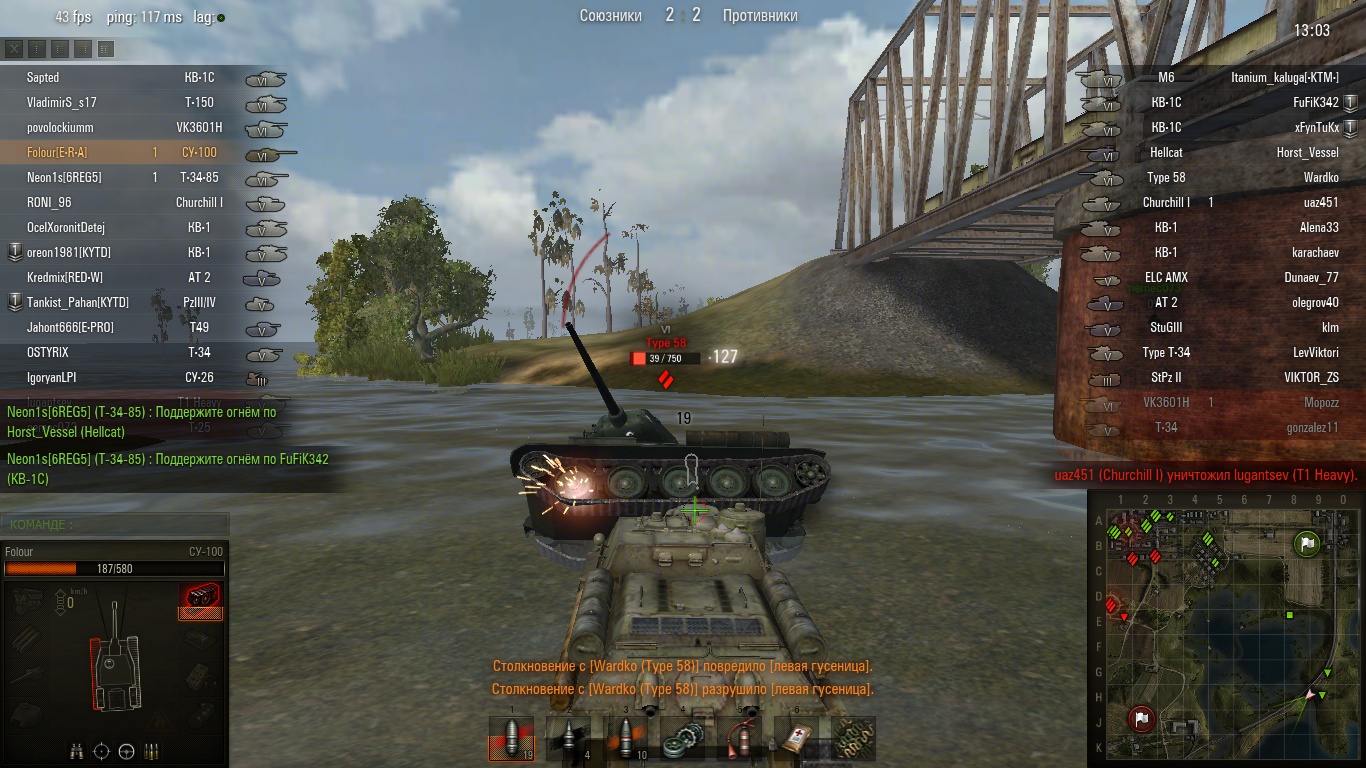Switch to the shell slot holding 4 rounds

[568, 740]
